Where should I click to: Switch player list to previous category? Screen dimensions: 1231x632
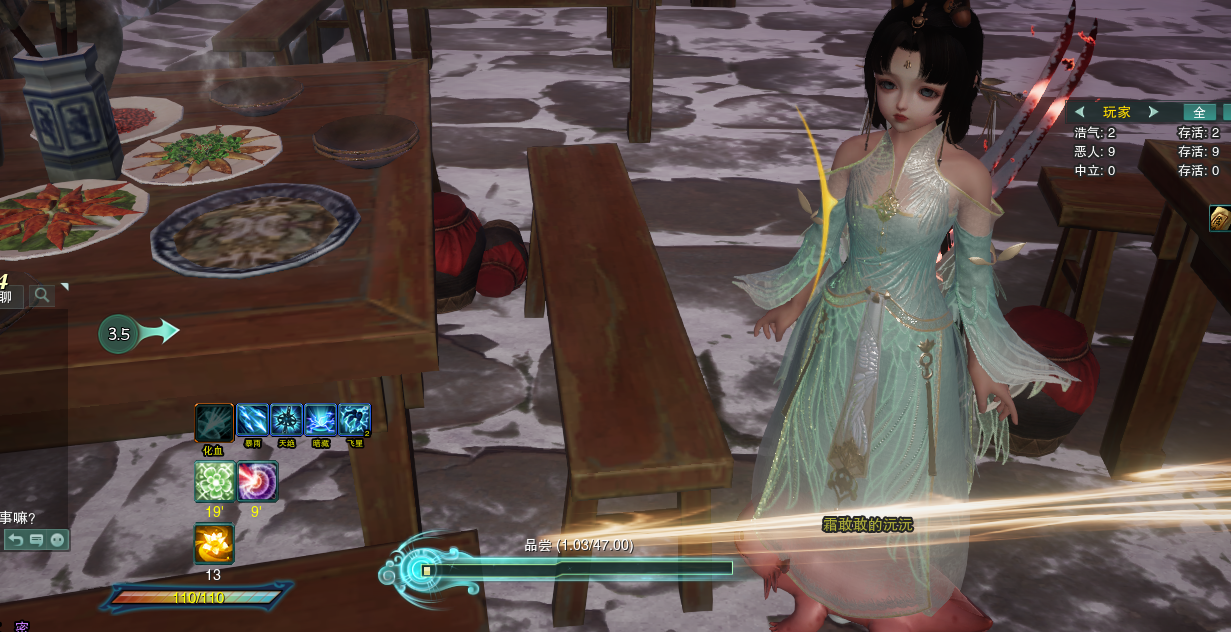(x=1080, y=112)
